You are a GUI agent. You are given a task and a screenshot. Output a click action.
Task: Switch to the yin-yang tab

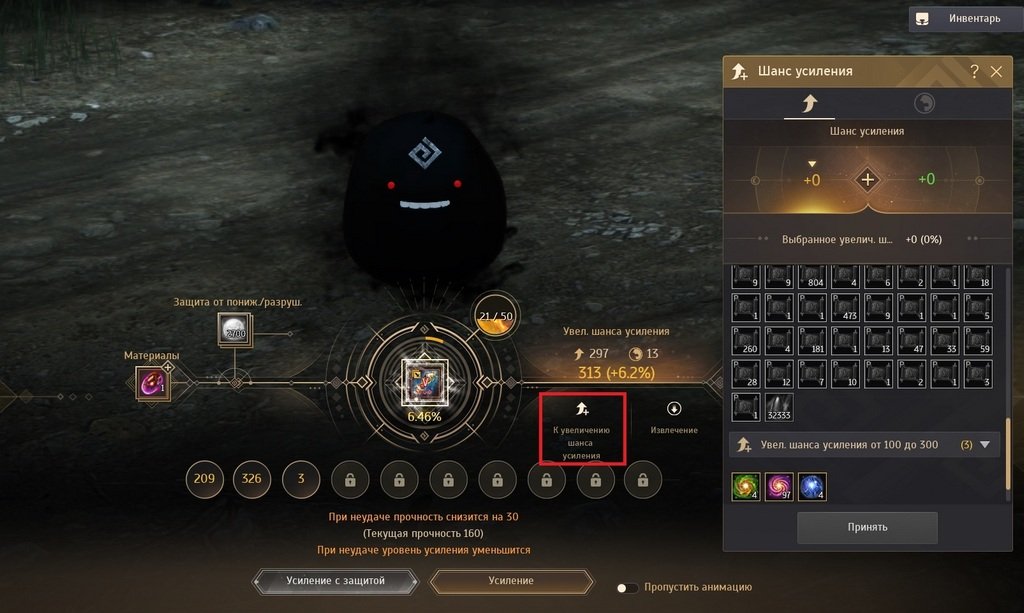point(925,104)
